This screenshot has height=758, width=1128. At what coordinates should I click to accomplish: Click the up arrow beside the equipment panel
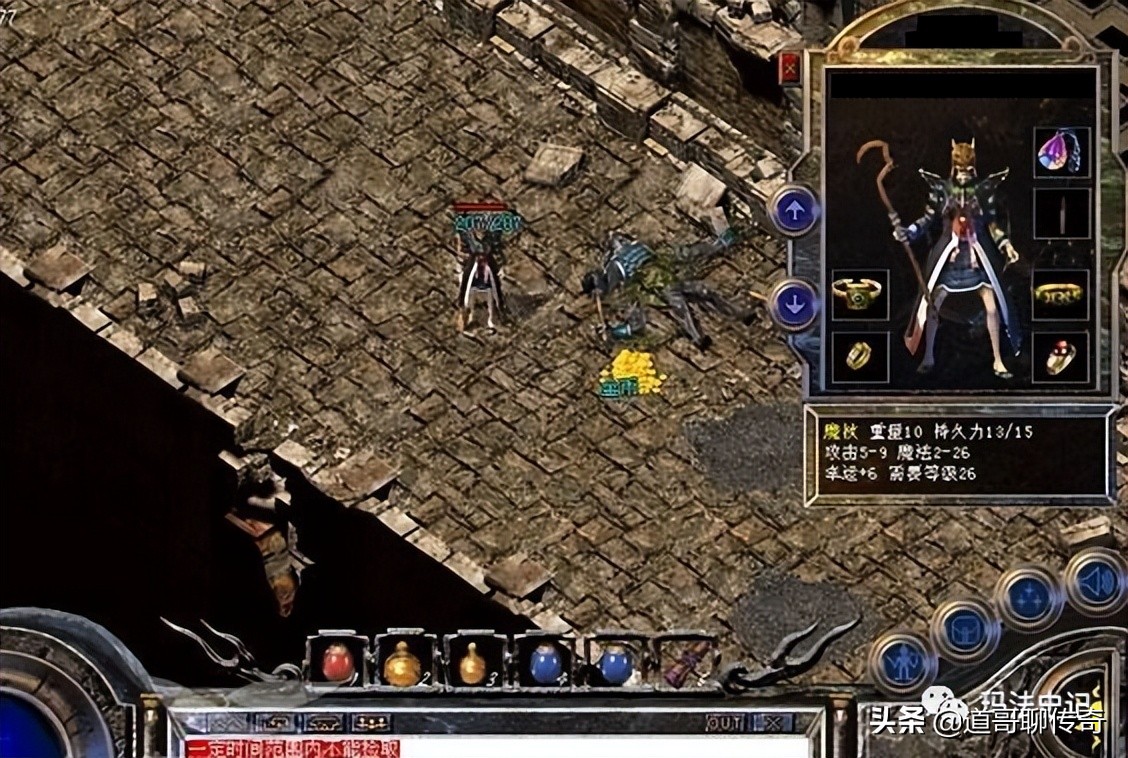click(795, 211)
